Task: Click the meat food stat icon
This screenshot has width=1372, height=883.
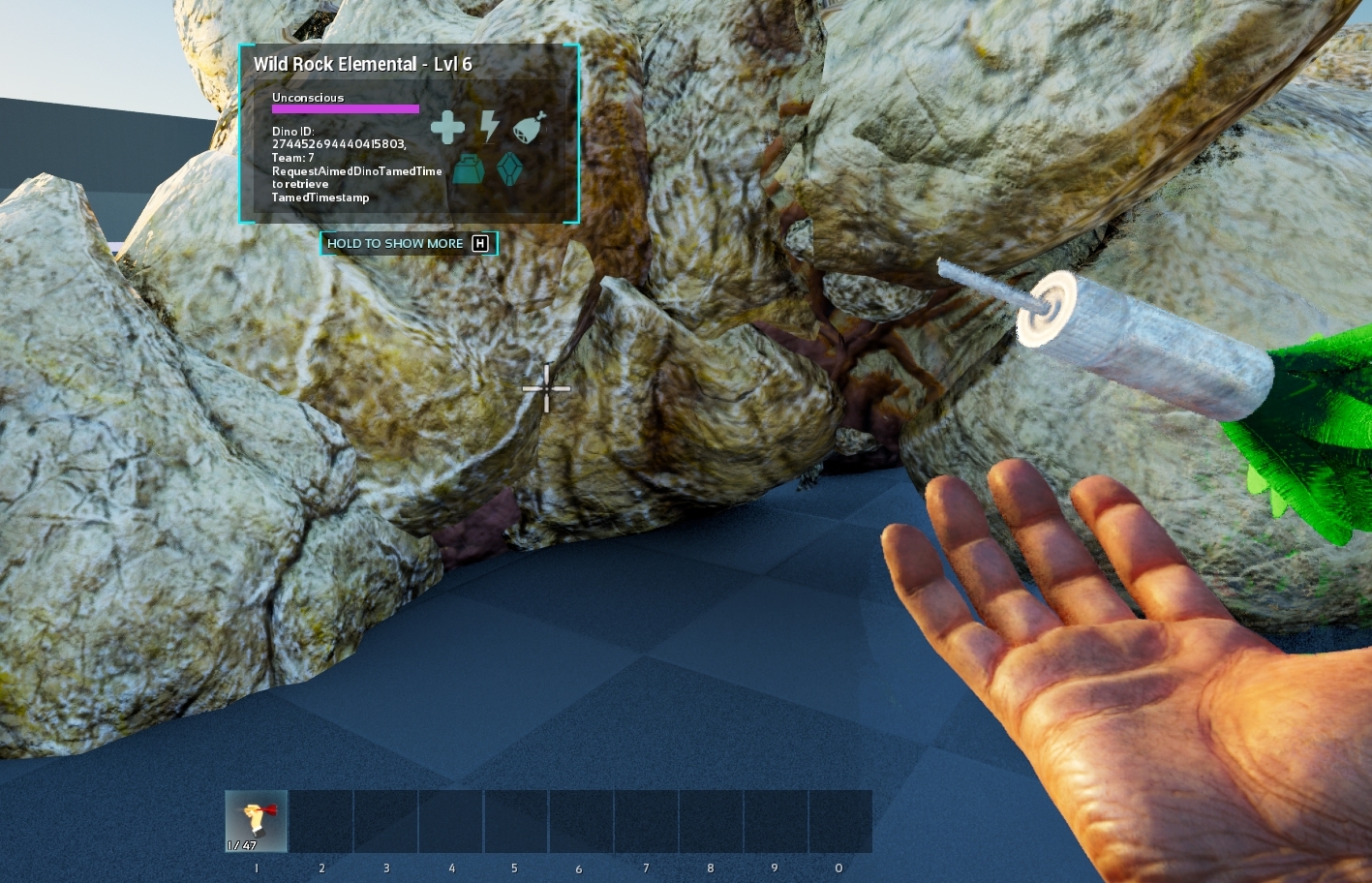Action: (x=530, y=127)
